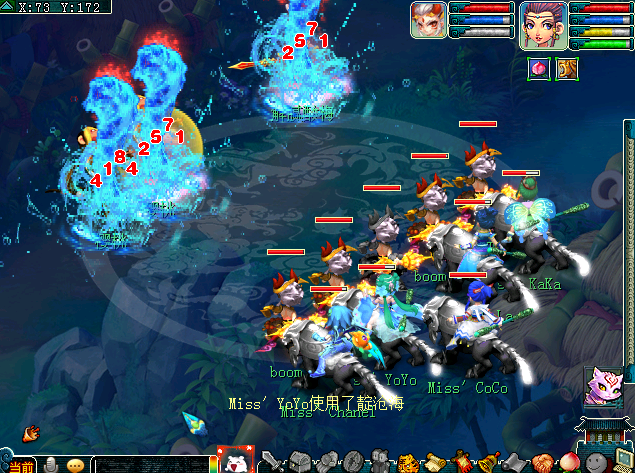Click the flame paw icon above chat
Viewport: 635px width, 473px height.
point(31,433)
